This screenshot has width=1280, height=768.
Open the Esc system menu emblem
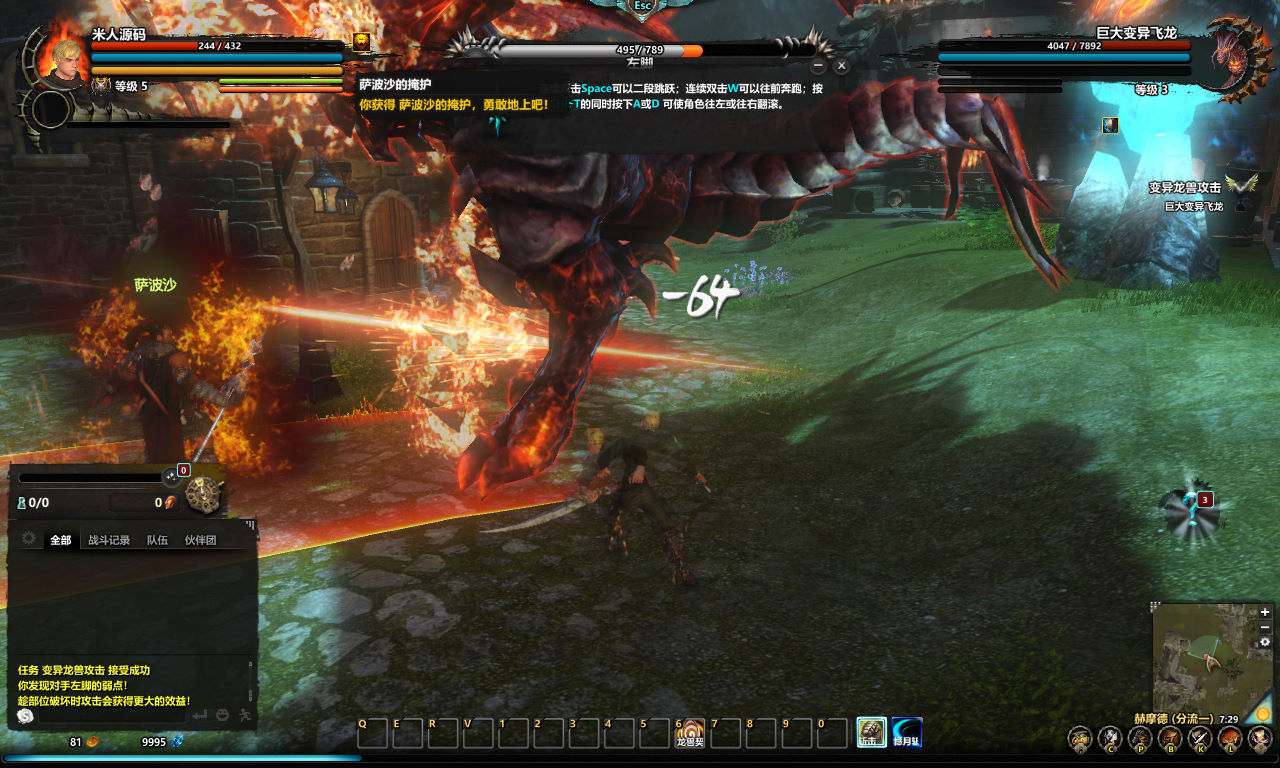[643, 6]
